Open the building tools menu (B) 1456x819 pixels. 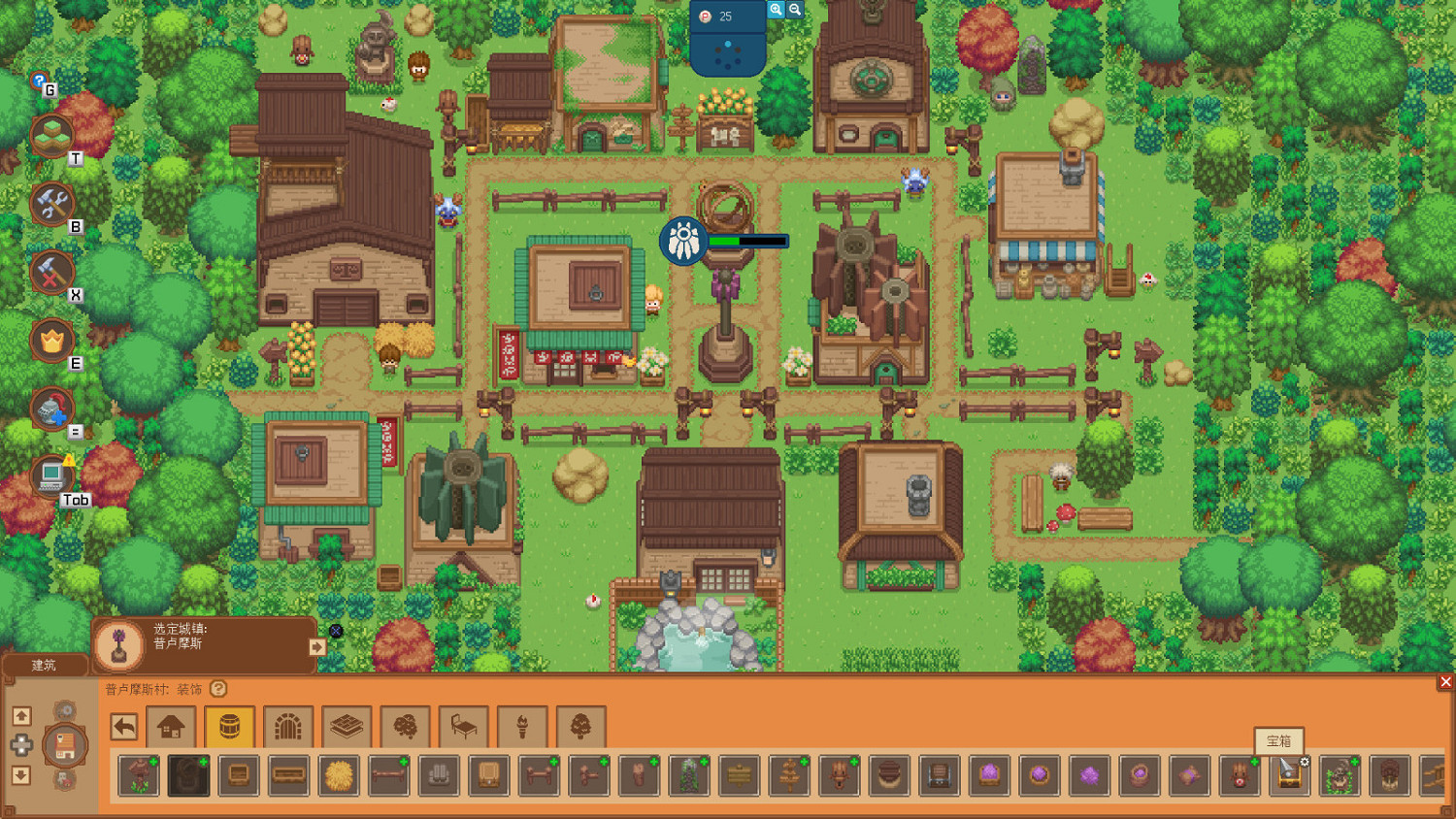[x=53, y=204]
